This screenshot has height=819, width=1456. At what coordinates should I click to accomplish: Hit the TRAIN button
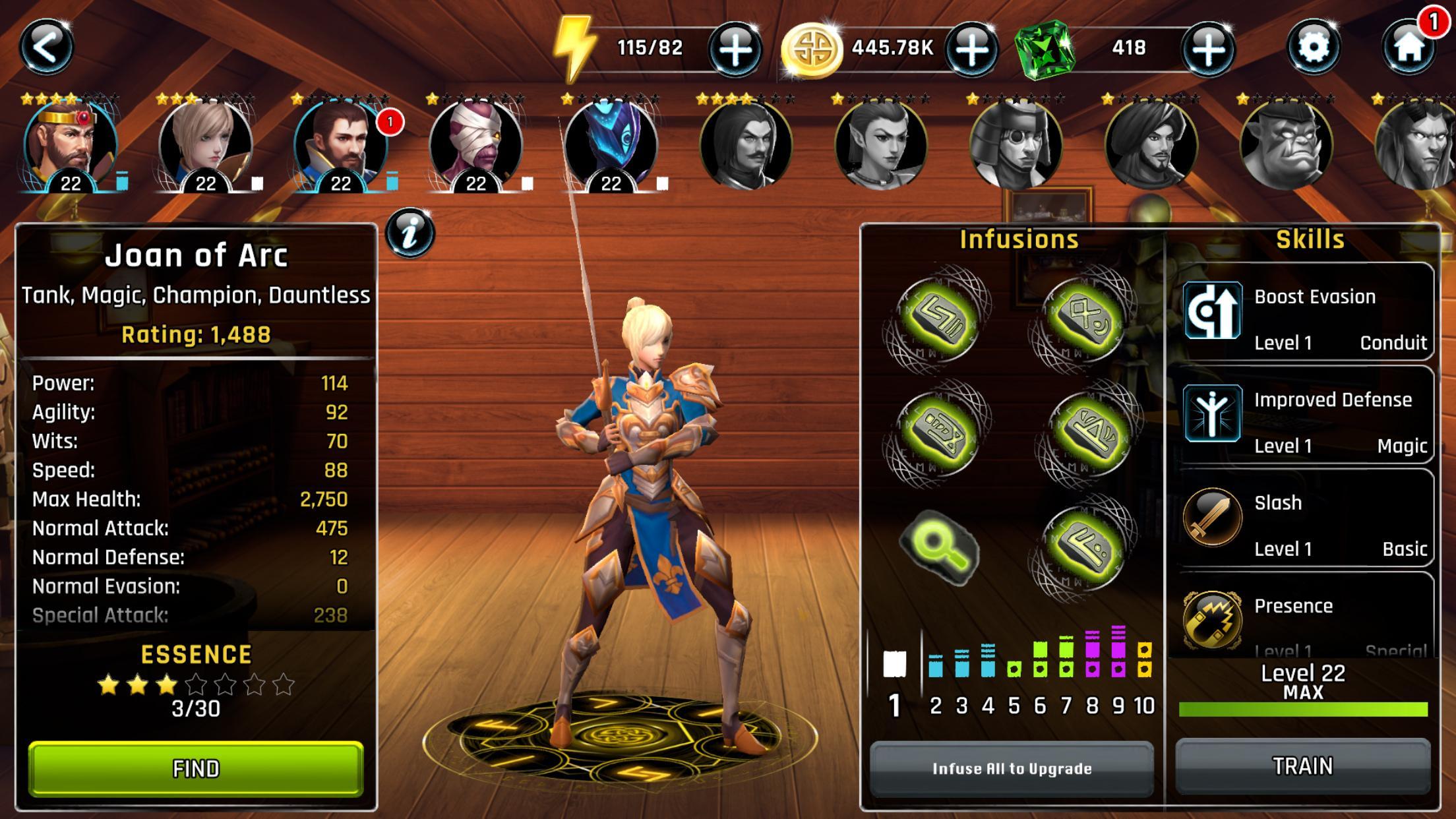[1303, 766]
